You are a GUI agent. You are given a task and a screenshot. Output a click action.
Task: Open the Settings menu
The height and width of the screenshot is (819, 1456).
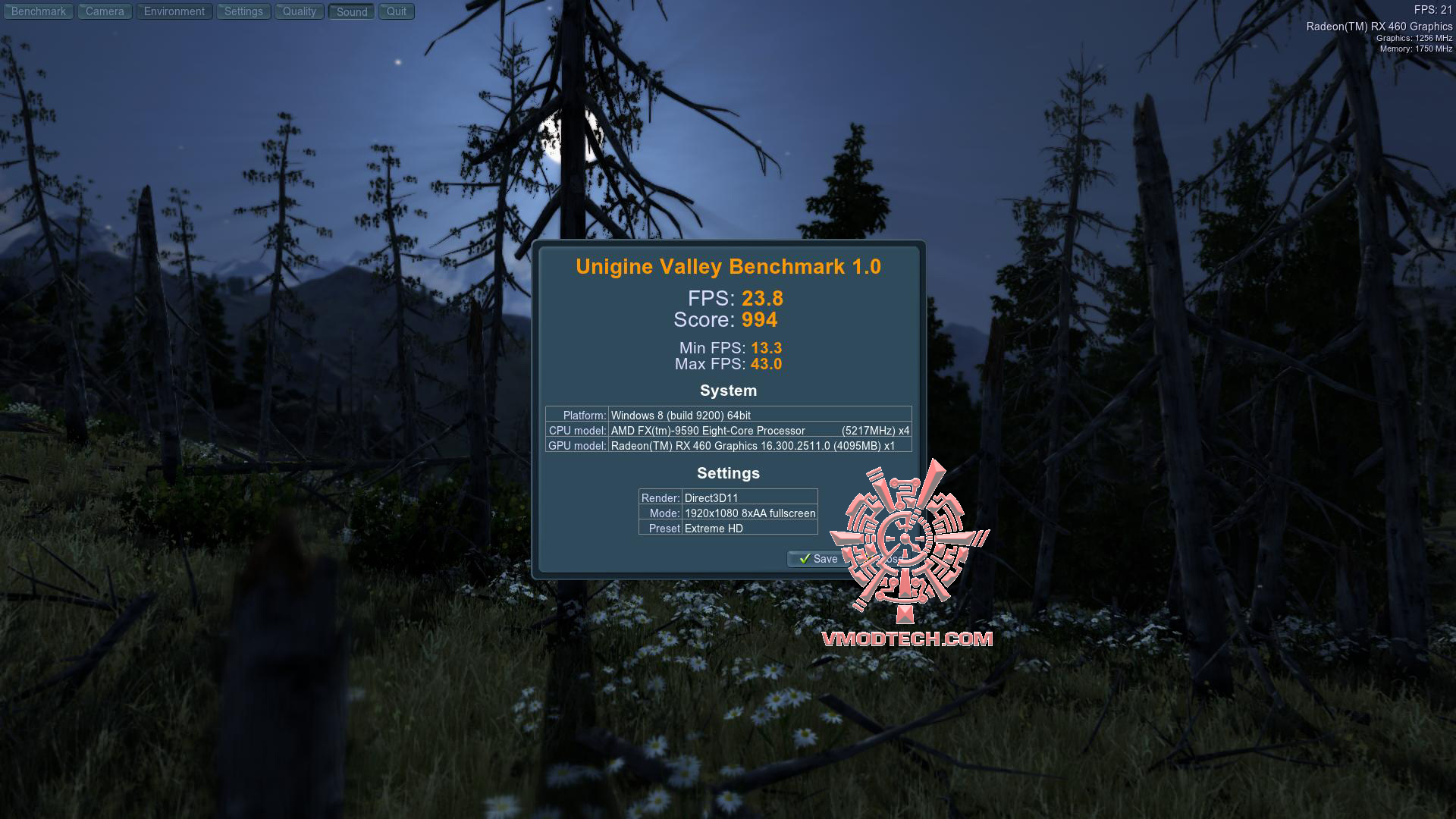[243, 11]
